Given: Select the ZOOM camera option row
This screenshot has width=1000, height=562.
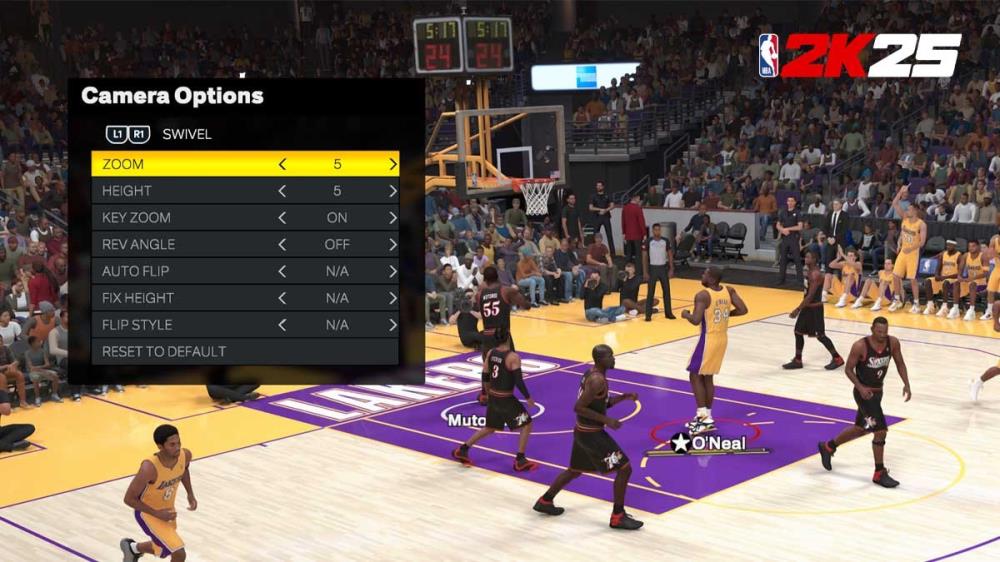Looking at the screenshot, I should 180,164.
